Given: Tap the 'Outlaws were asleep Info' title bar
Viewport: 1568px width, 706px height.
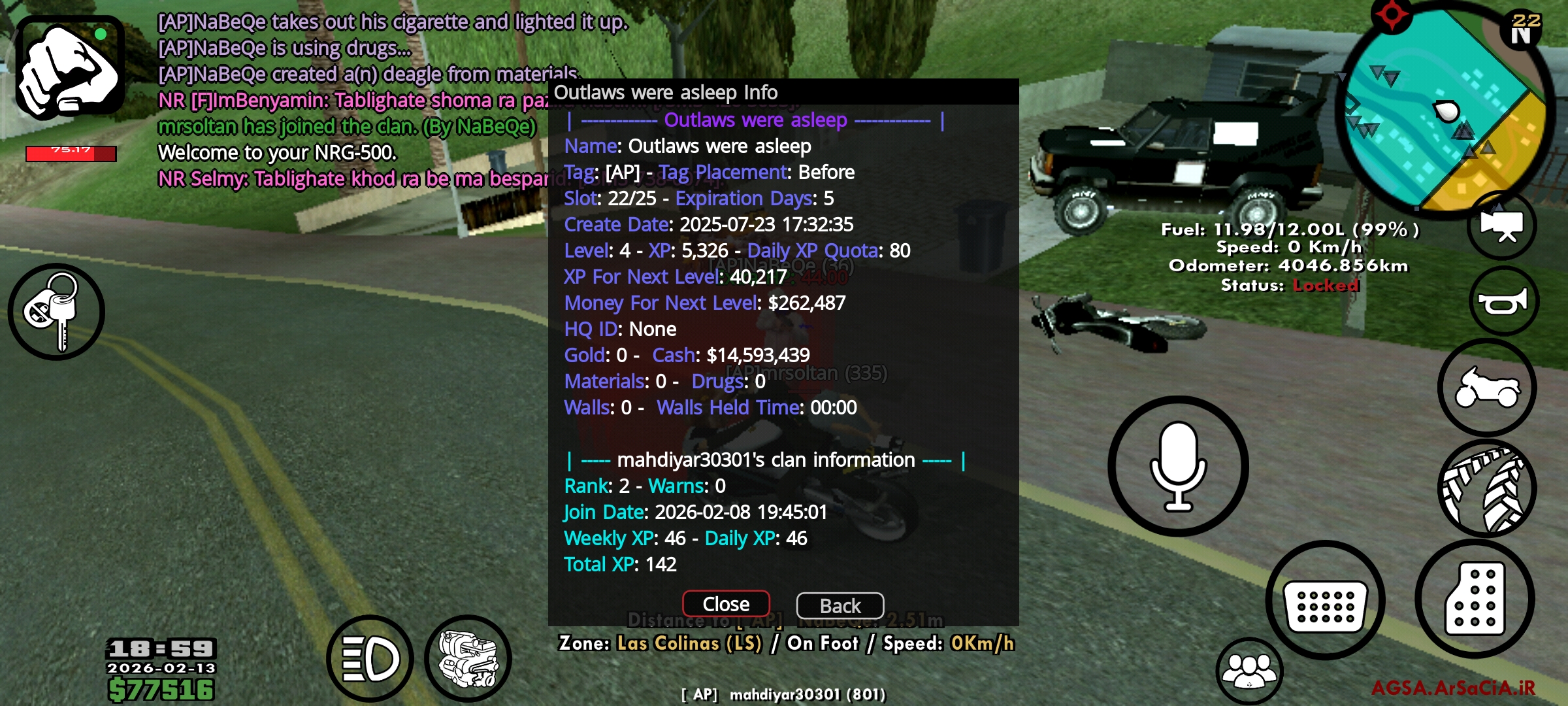Looking at the screenshot, I should click(x=666, y=92).
